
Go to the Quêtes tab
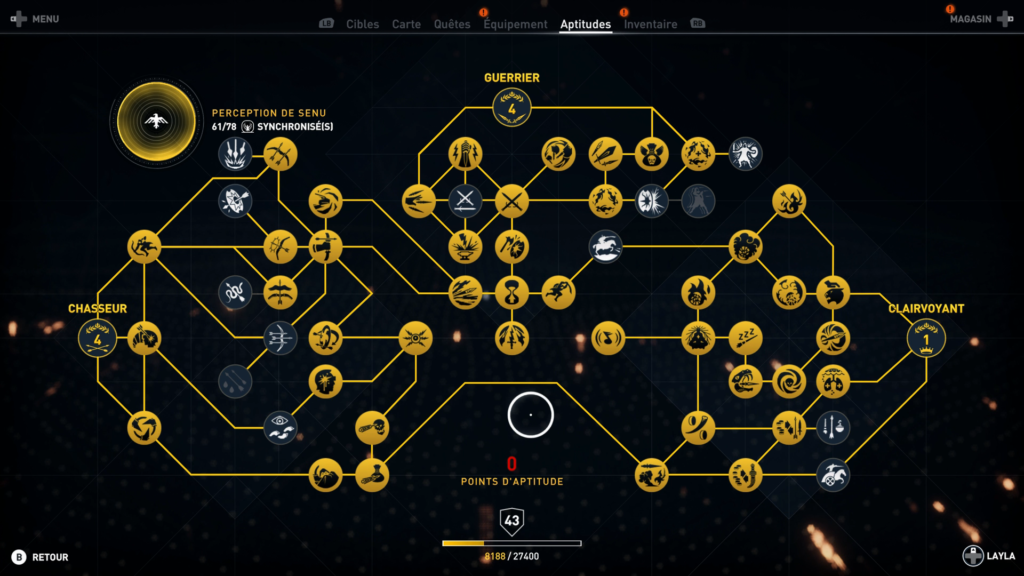452,24
